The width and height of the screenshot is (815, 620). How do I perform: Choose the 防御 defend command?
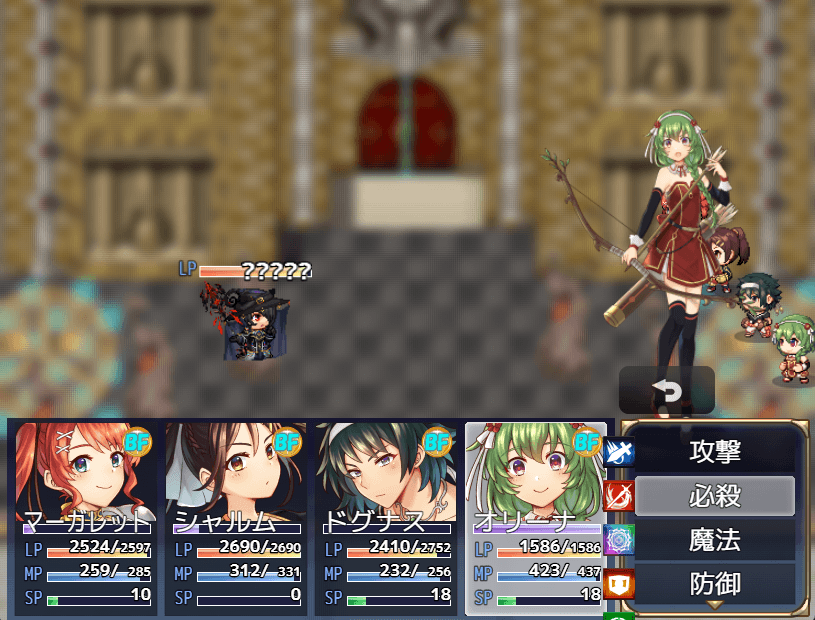point(715,582)
